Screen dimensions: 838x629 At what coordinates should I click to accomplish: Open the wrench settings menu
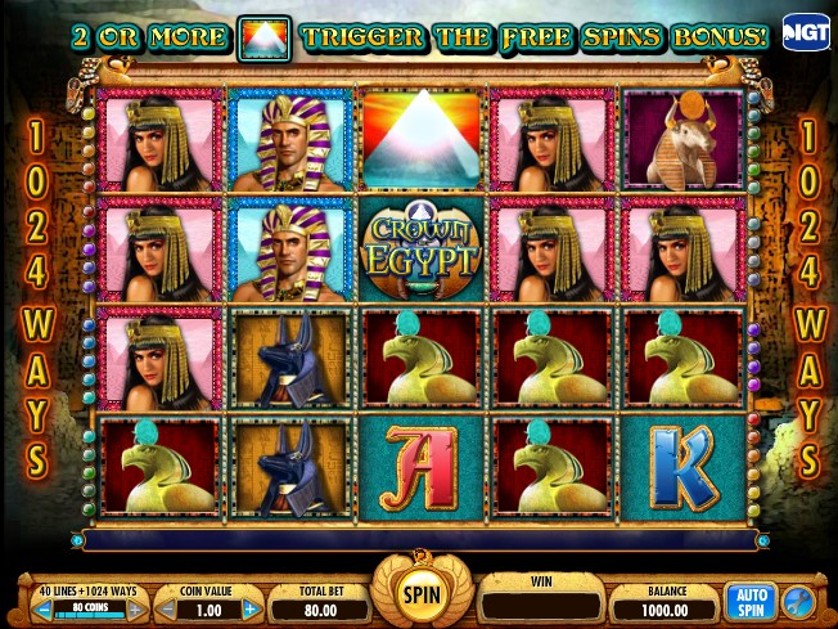coord(798,602)
